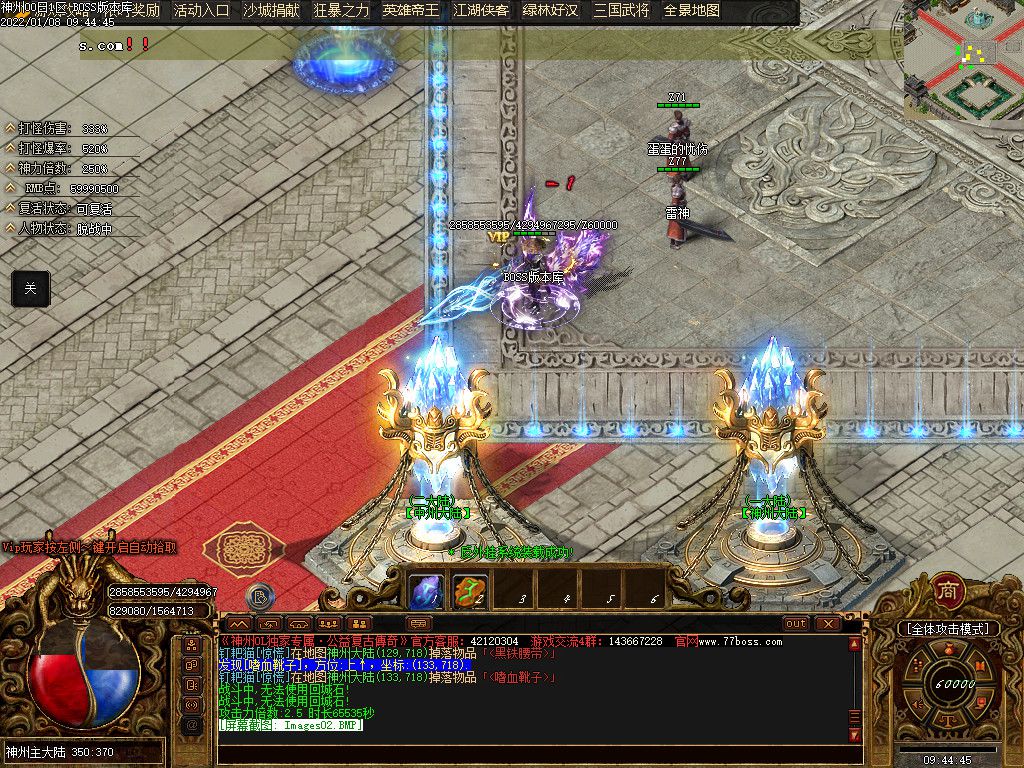The height and width of the screenshot is (768, 1024).
Task: Open the shop with the 商 button
Action: pos(947,590)
